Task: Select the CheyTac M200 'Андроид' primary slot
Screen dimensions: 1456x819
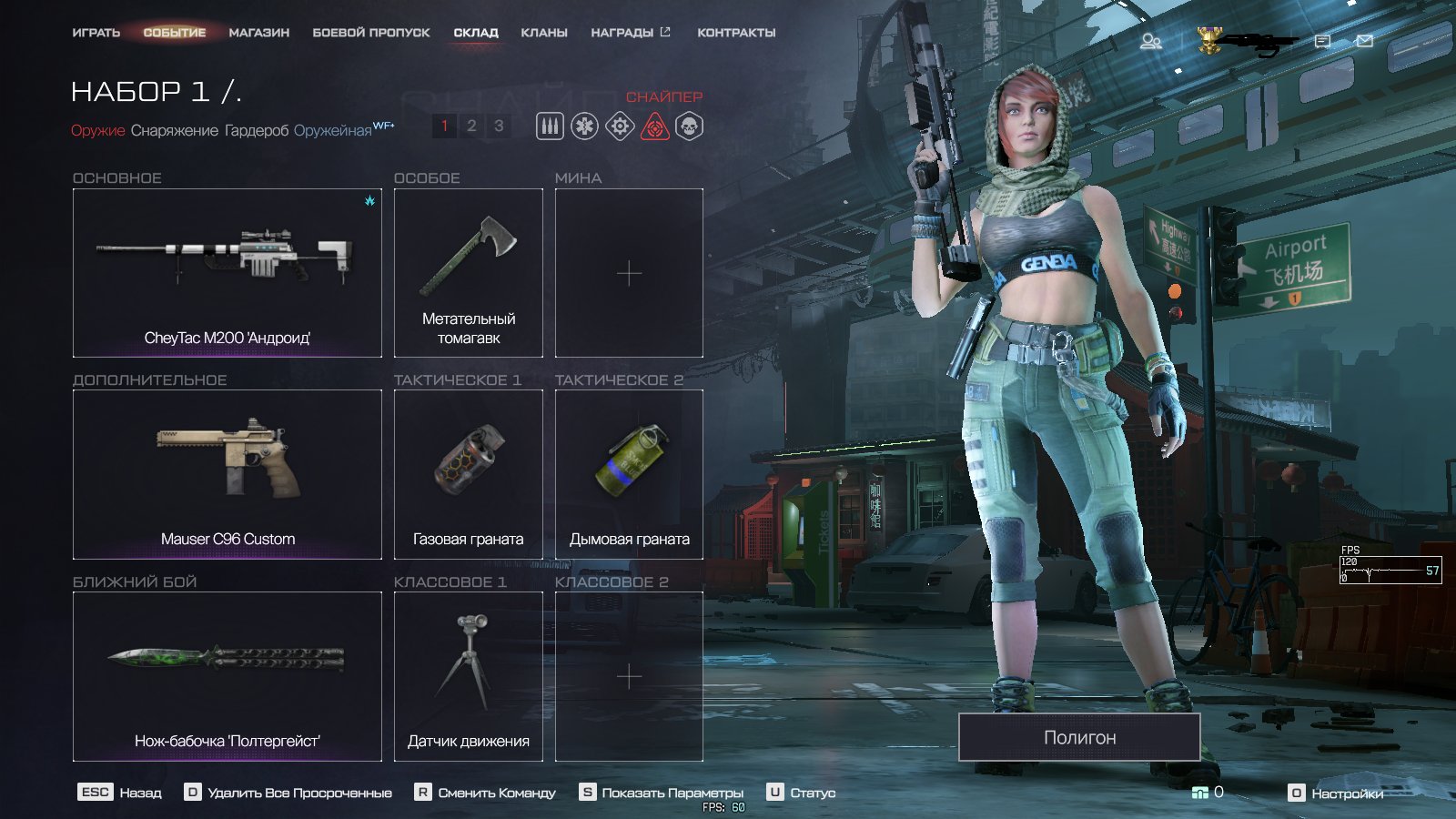Action: point(227,273)
